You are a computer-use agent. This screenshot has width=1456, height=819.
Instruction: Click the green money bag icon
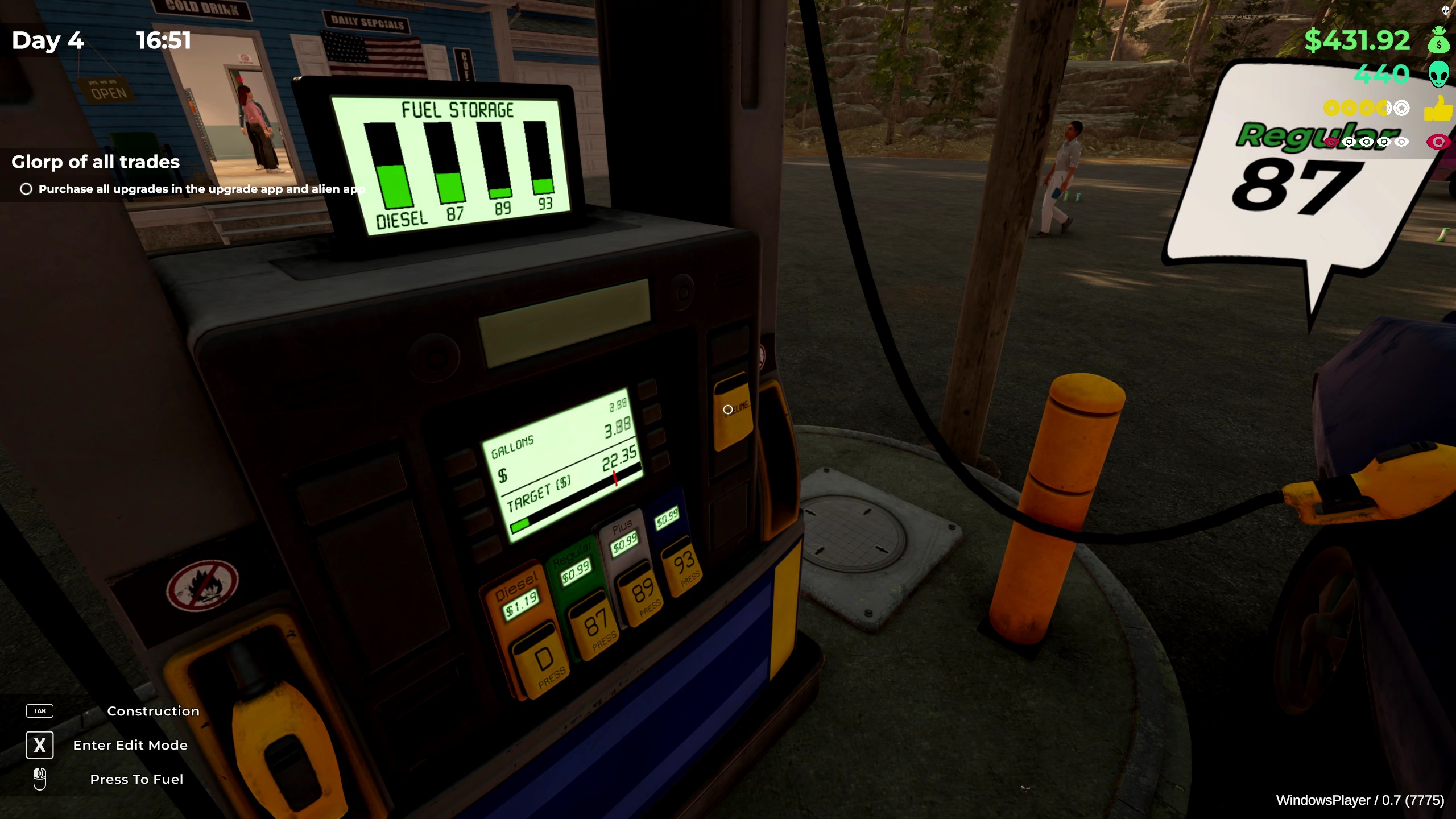pos(1438,41)
